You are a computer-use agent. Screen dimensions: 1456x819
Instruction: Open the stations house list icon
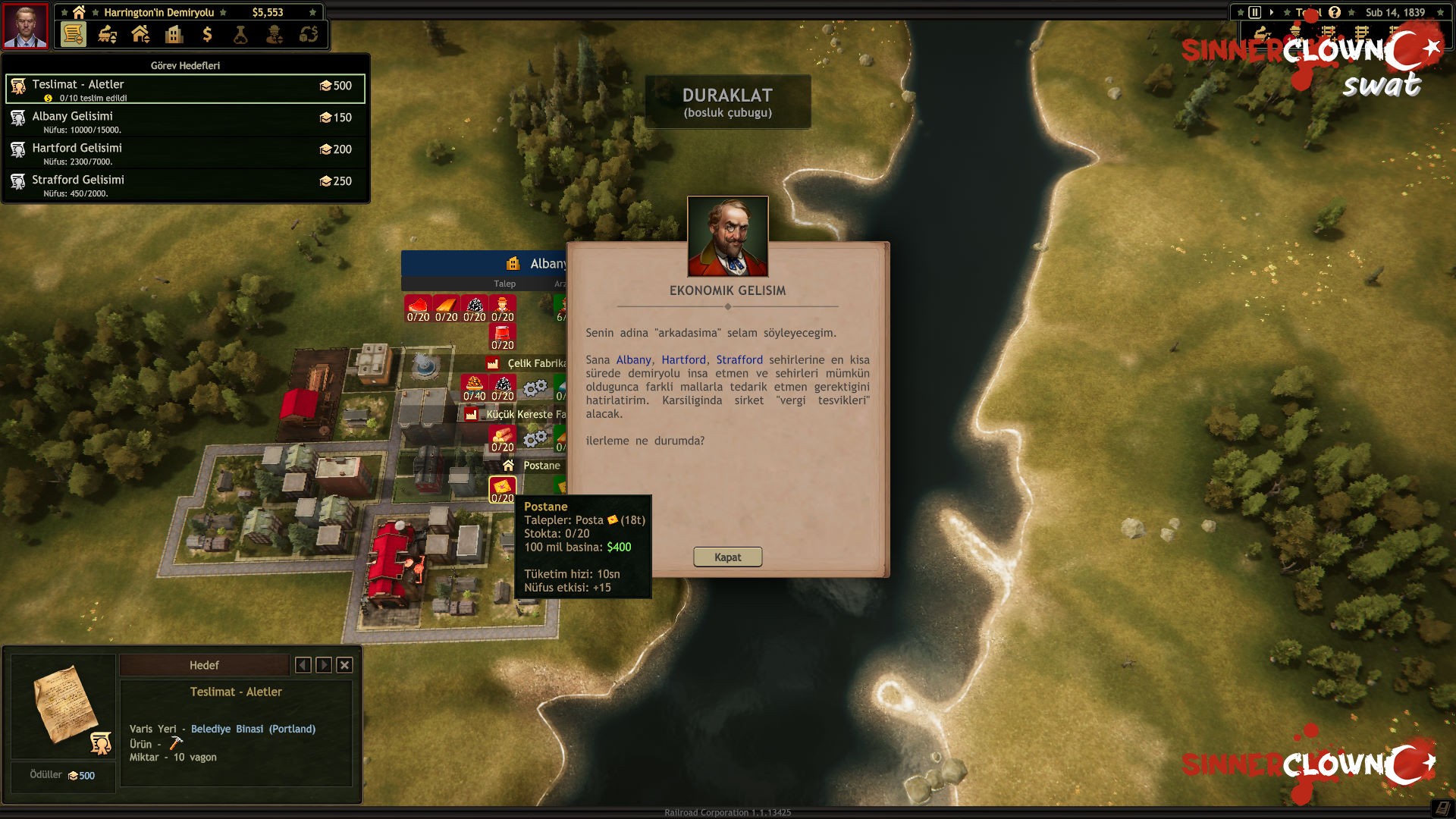tap(140, 34)
